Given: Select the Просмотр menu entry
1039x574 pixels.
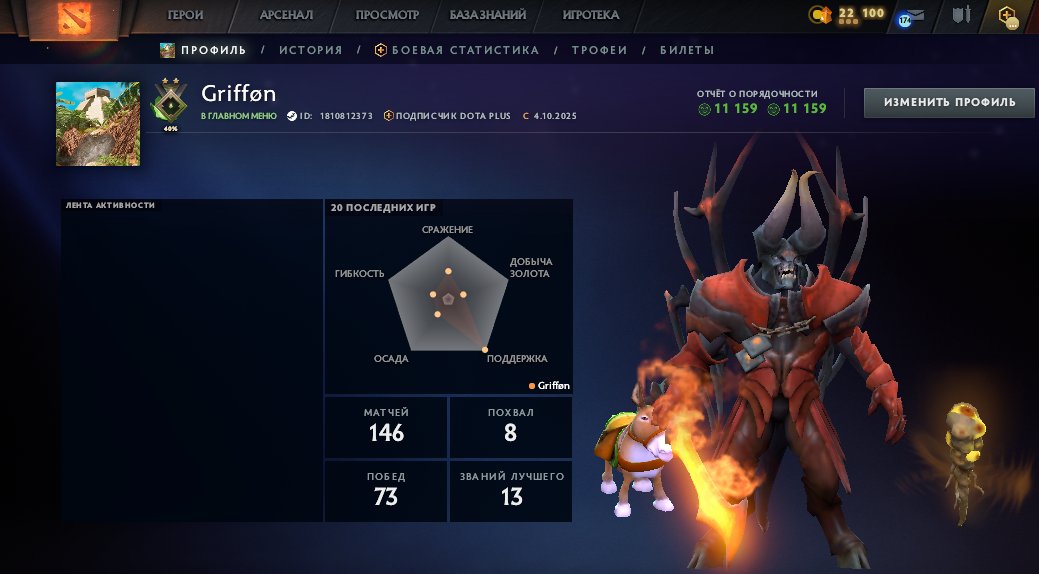Looking at the screenshot, I should pyautogui.click(x=387, y=15).
